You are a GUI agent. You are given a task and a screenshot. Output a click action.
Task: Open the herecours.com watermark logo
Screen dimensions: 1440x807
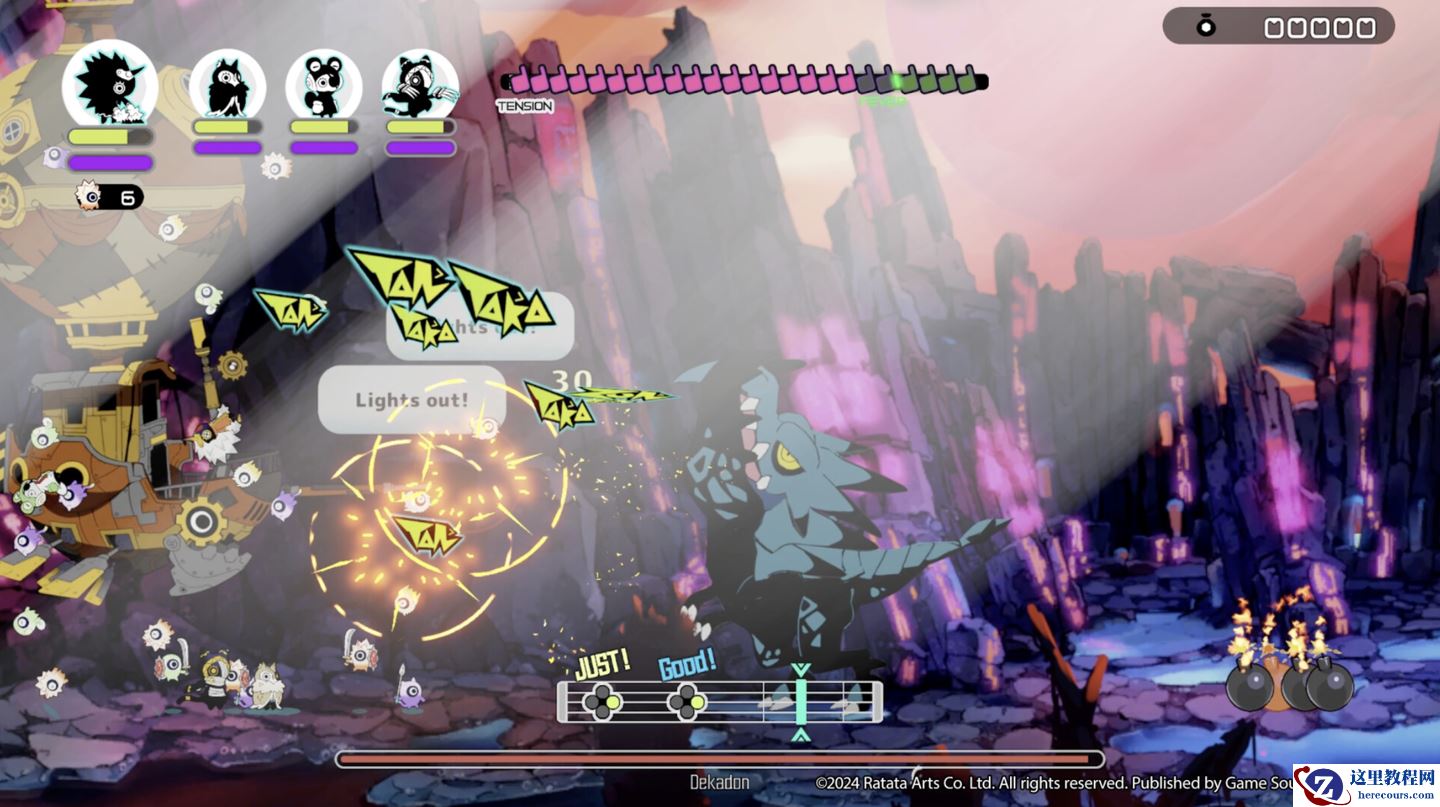1366,785
